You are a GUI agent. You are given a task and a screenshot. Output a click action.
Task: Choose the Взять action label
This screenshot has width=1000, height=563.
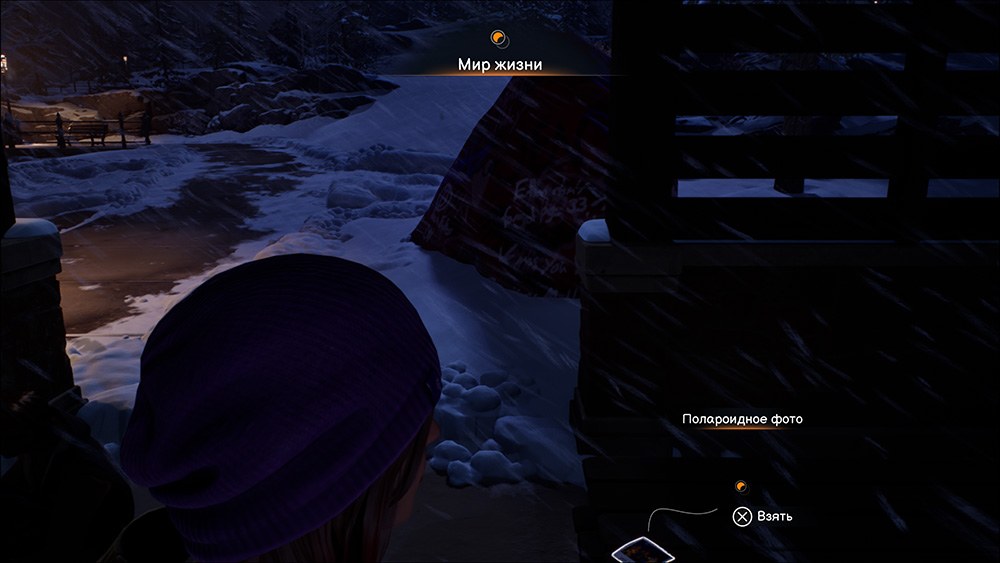pyautogui.click(x=775, y=516)
